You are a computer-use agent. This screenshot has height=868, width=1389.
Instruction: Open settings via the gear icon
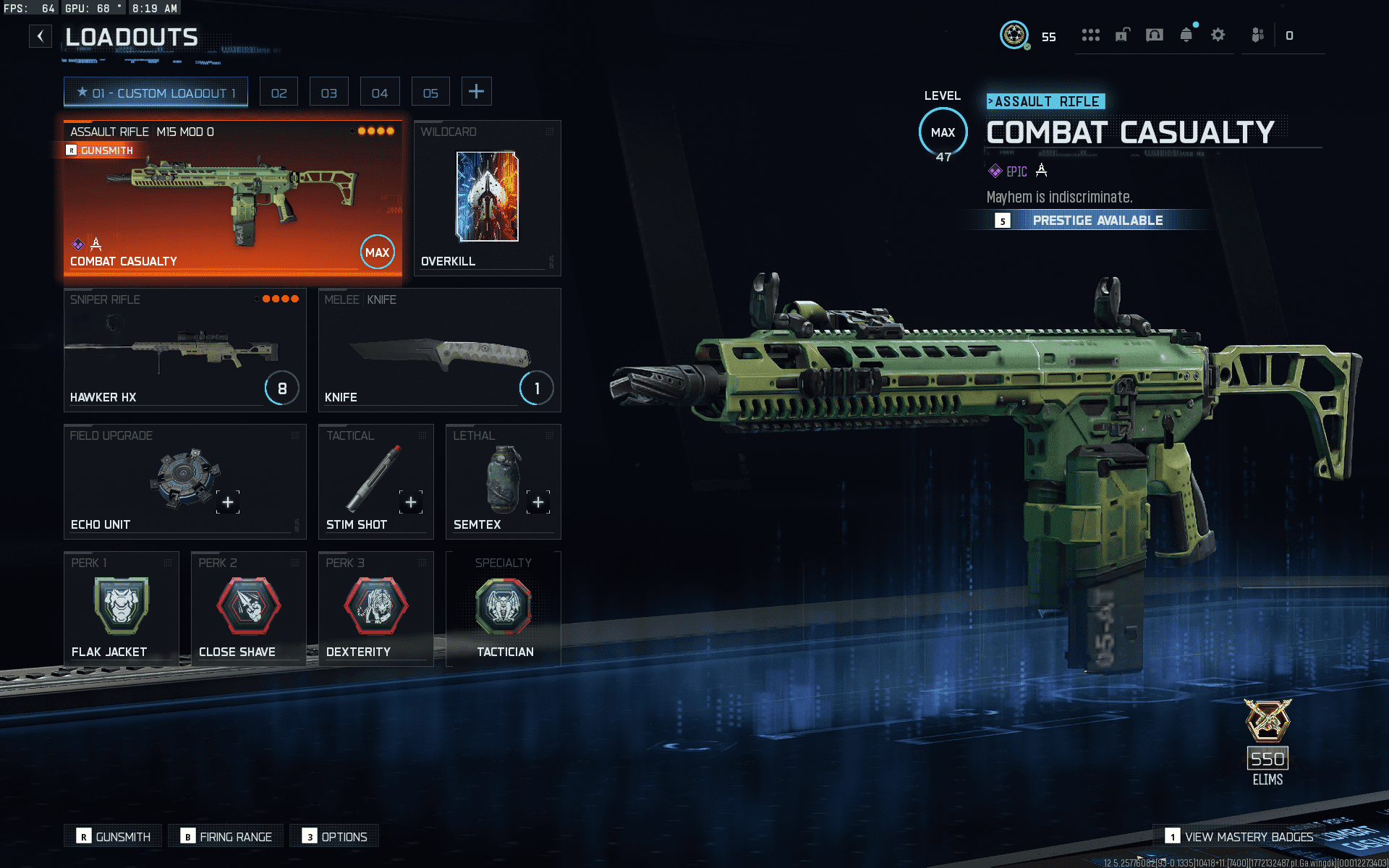(1218, 35)
